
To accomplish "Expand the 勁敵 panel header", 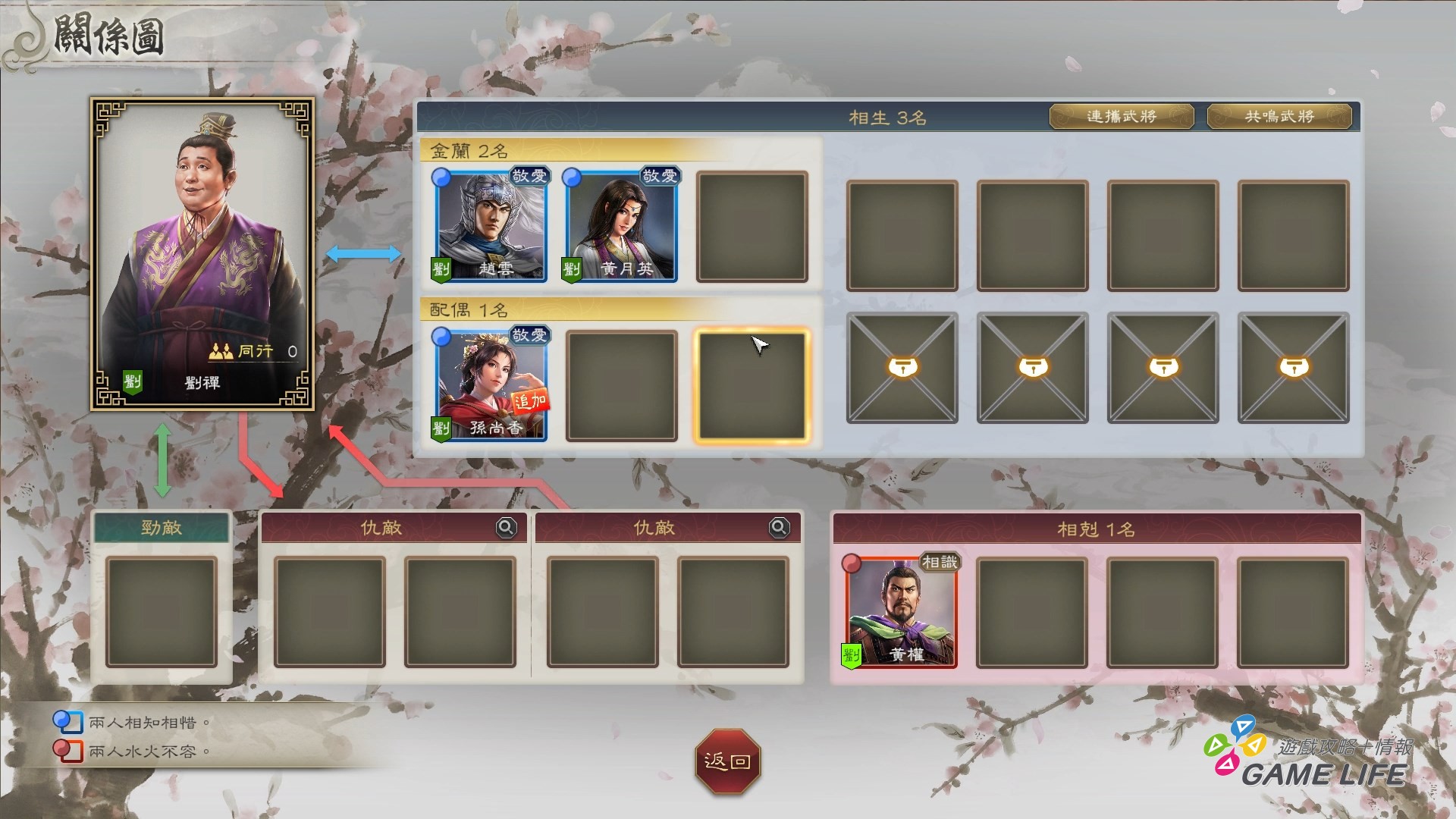I will pyautogui.click(x=161, y=527).
